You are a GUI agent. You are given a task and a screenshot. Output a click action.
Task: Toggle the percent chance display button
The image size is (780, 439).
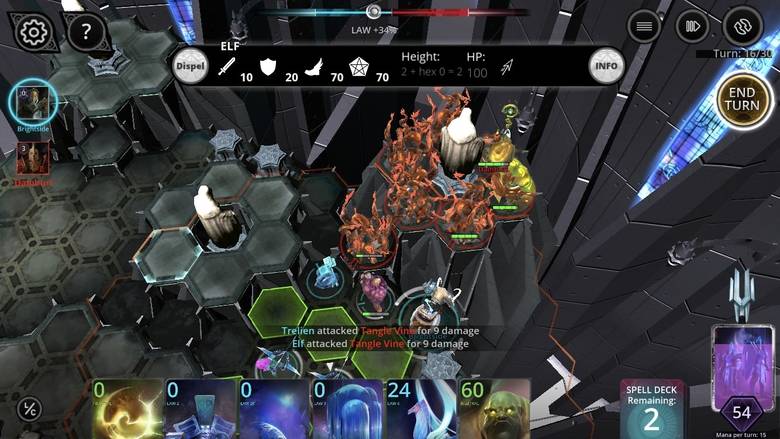[x=30, y=409]
